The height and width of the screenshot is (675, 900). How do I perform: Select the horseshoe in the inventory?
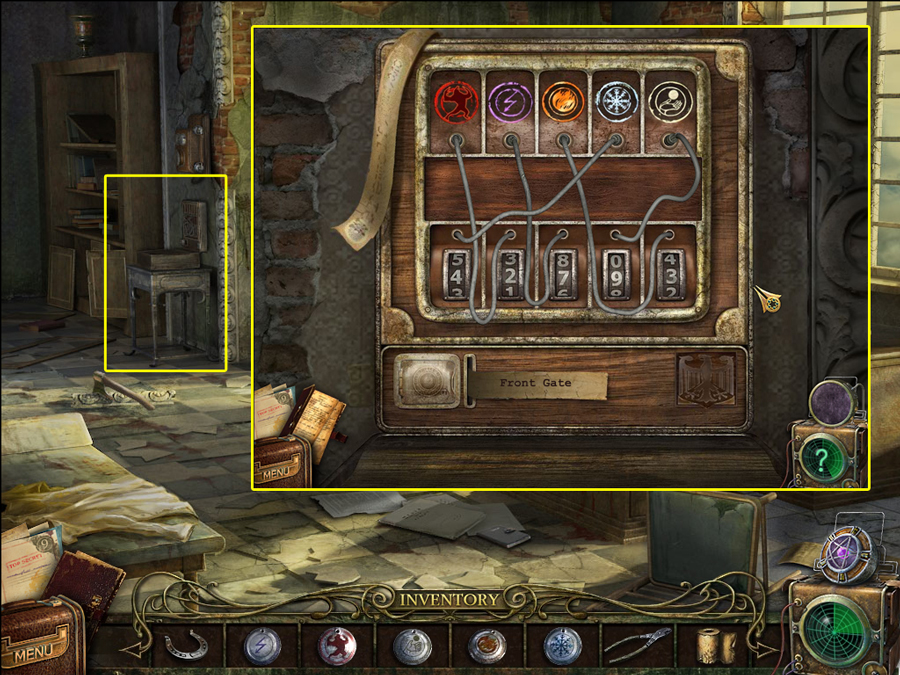(187, 646)
